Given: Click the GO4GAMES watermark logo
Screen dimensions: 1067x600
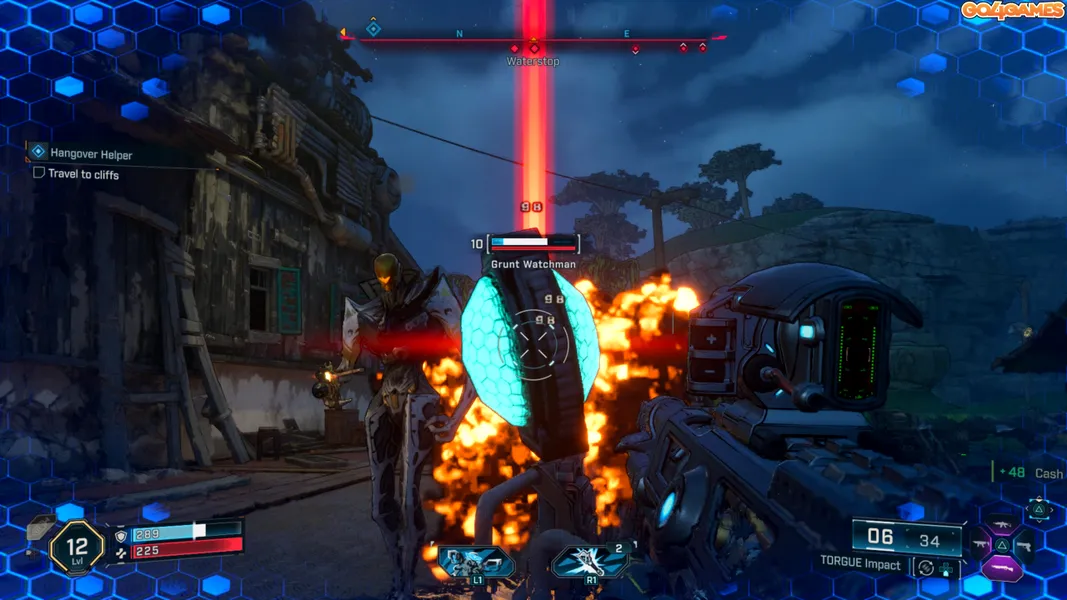Looking at the screenshot, I should click(1010, 11).
